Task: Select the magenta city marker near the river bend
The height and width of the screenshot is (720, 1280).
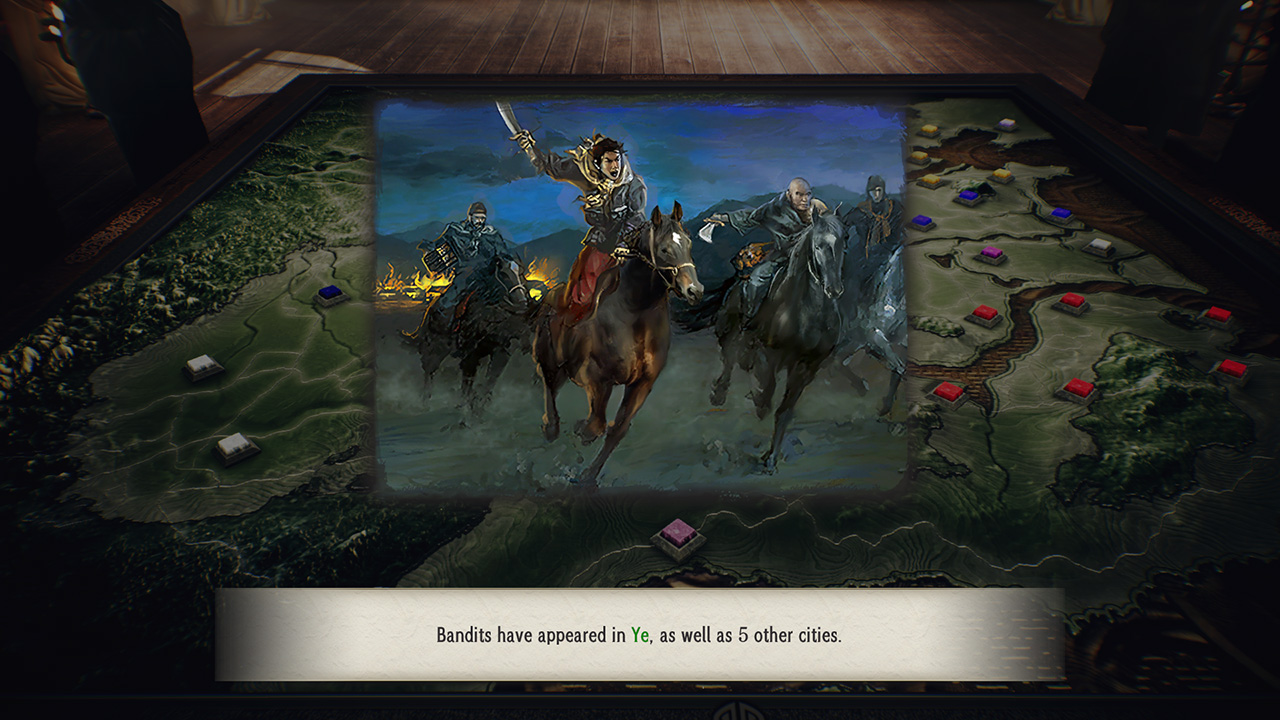Action: [x=990, y=253]
